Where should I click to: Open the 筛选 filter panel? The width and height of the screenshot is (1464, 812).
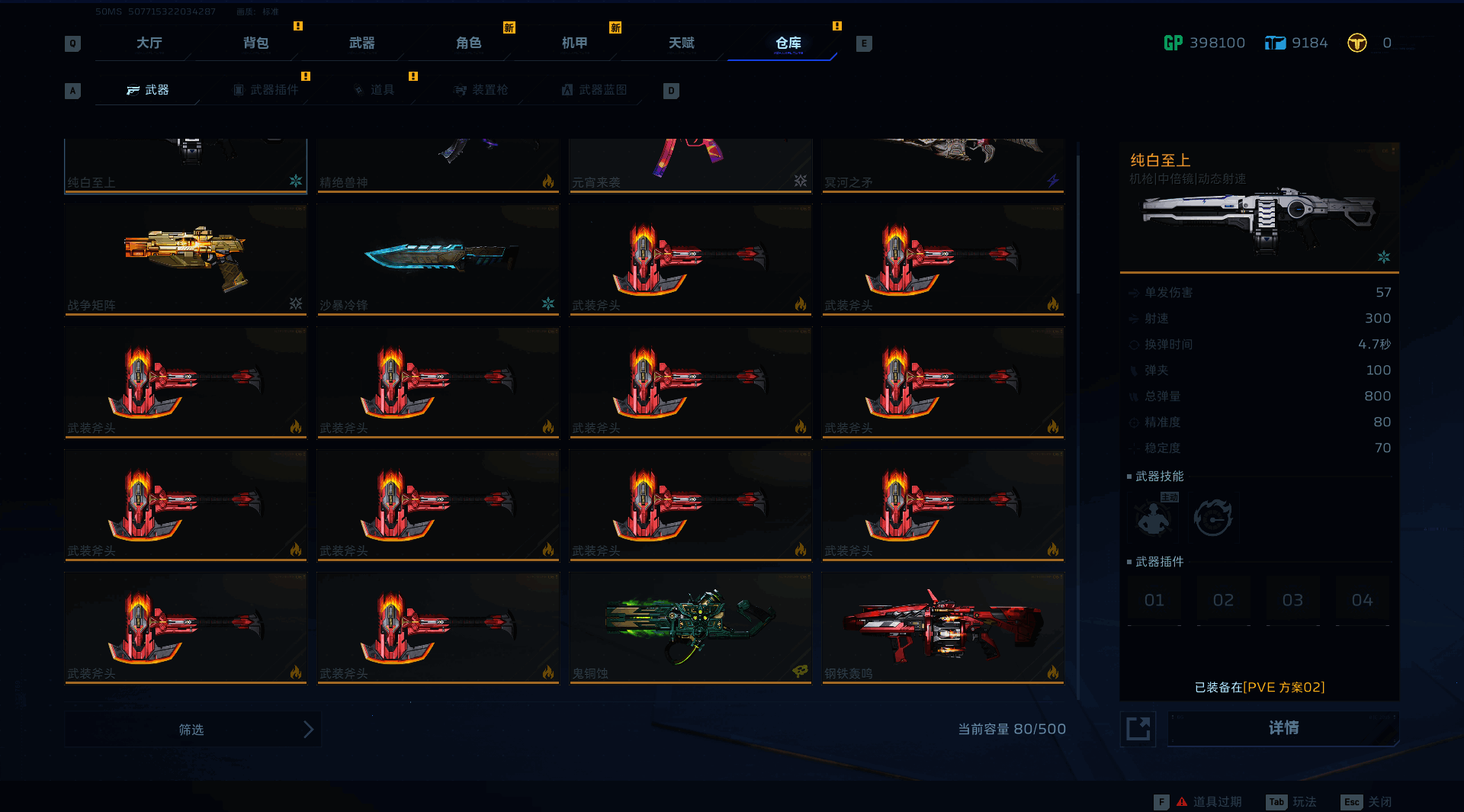pyautogui.click(x=193, y=730)
